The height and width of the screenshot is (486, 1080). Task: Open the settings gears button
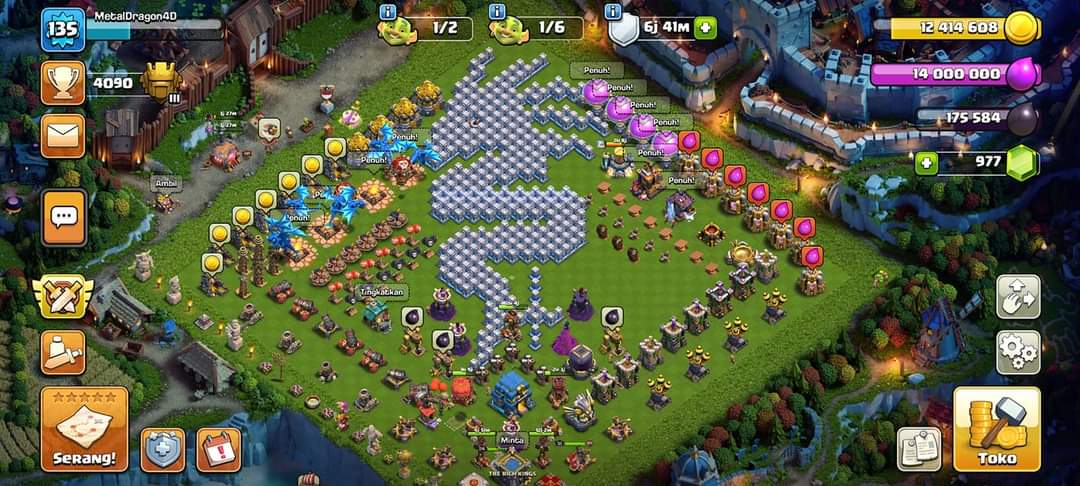tap(1017, 352)
